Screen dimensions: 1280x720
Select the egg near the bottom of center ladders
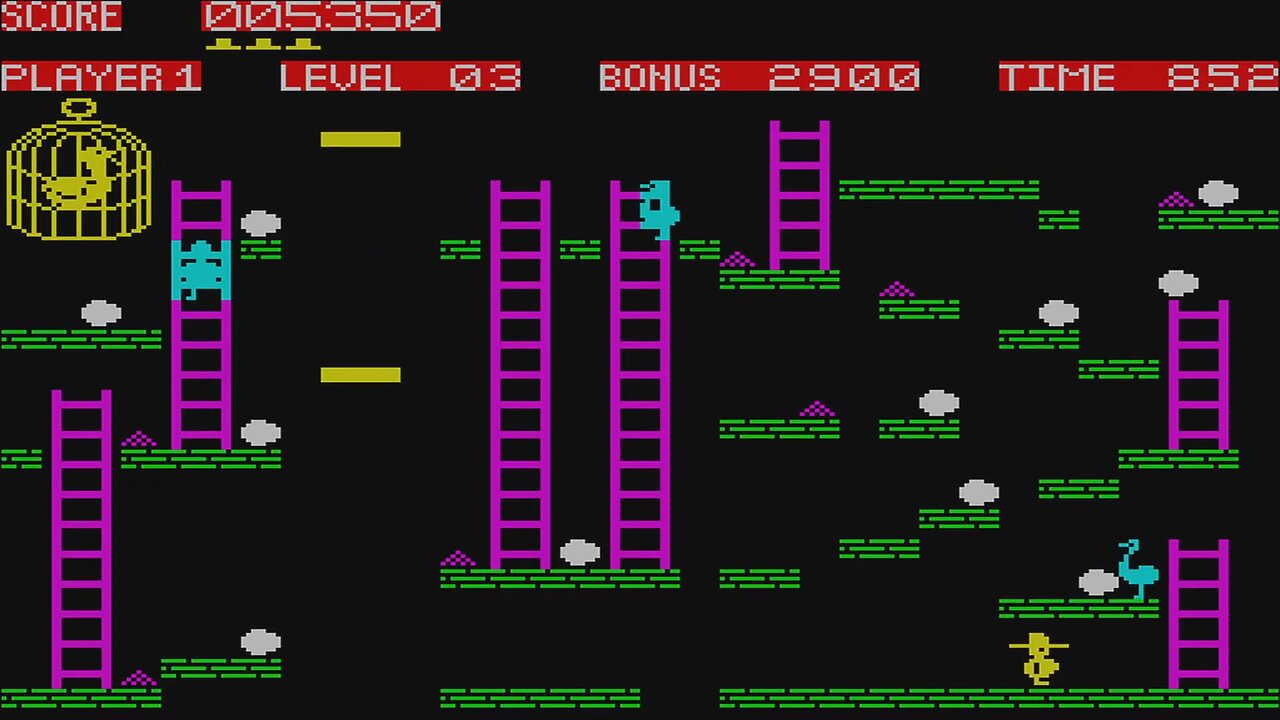tap(578, 551)
